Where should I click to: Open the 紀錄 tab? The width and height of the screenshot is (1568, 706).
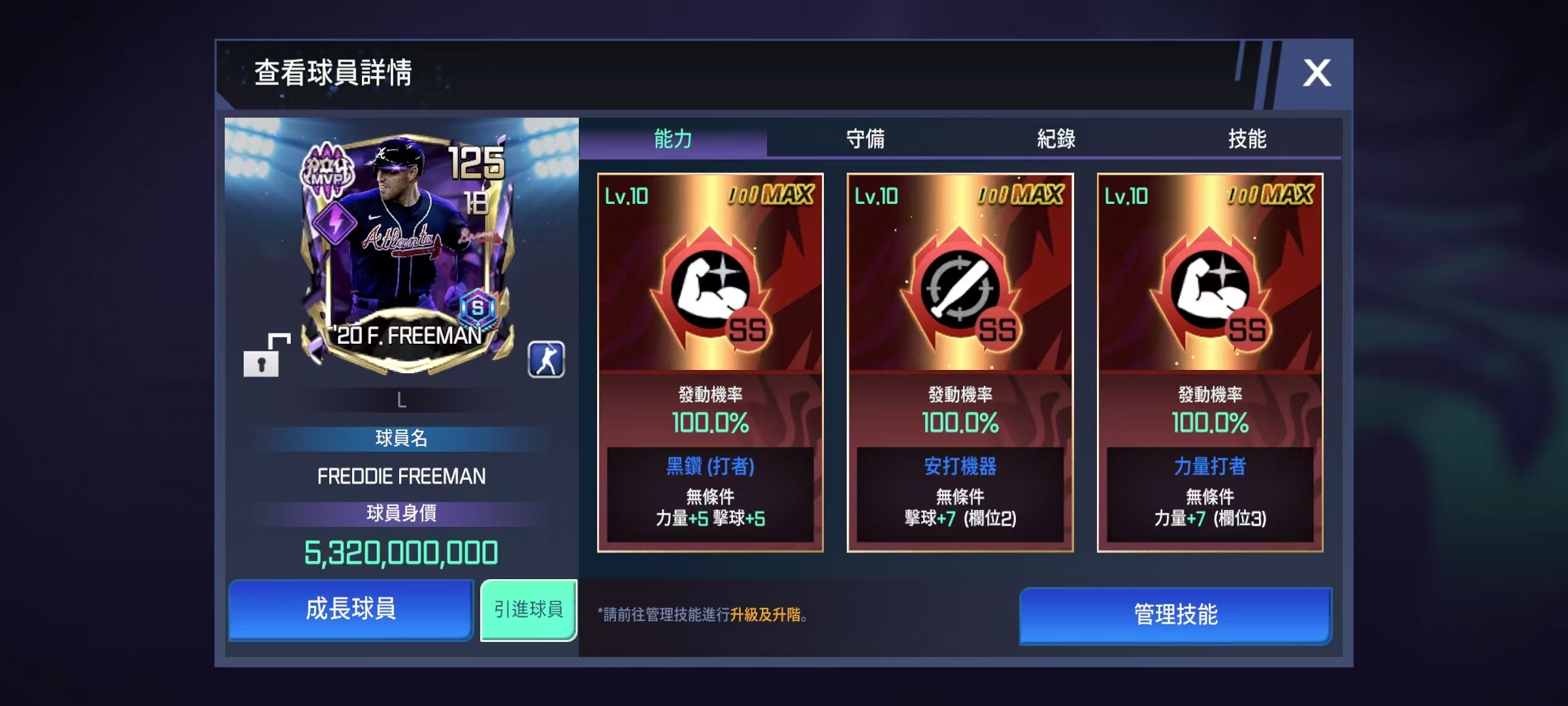(x=1056, y=139)
